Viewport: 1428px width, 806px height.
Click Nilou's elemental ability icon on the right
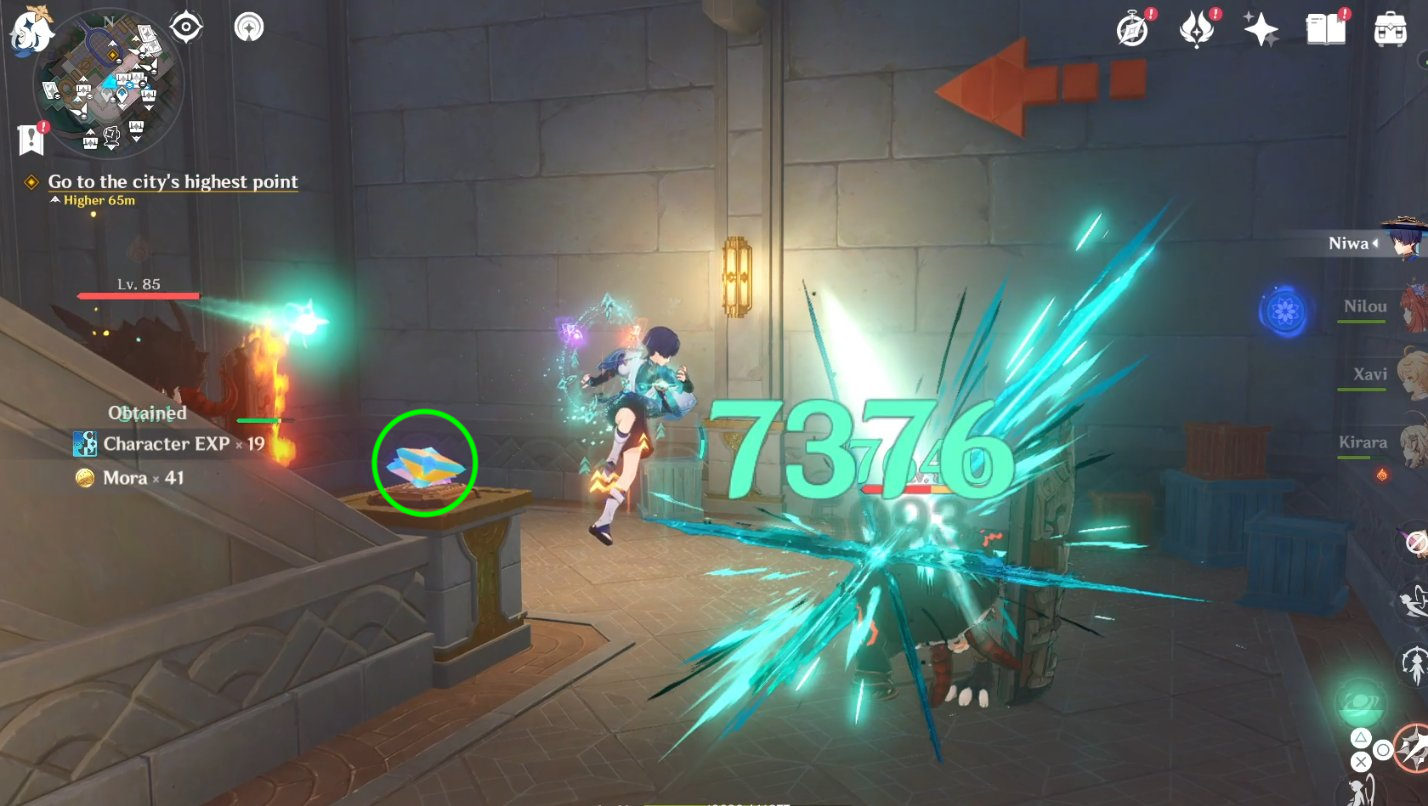[x=1288, y=310]
